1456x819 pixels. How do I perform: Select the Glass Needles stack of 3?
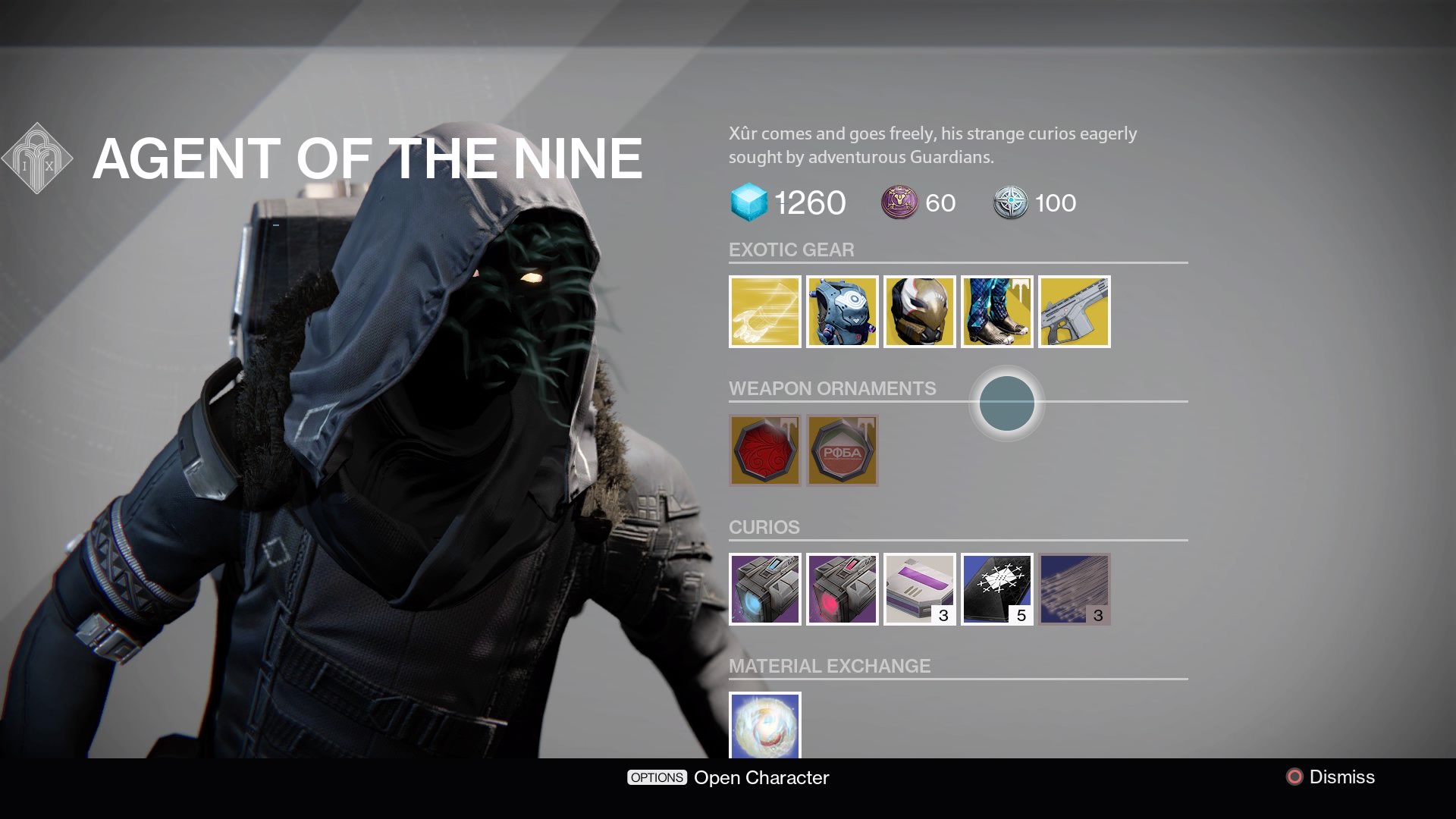tap(1074, 589)
